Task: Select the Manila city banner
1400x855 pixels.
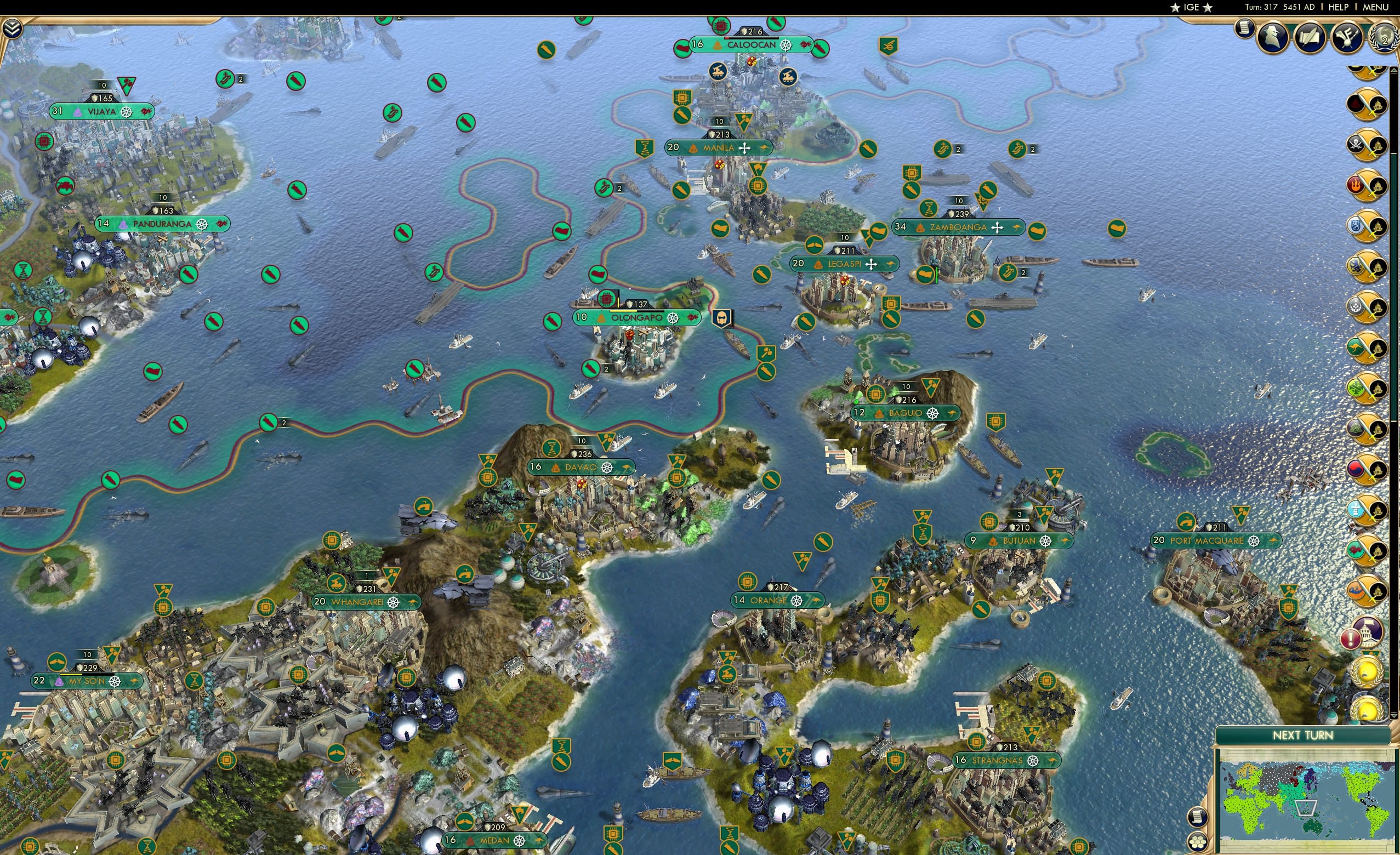Action: pyautogui.click(x=720, y=147)
